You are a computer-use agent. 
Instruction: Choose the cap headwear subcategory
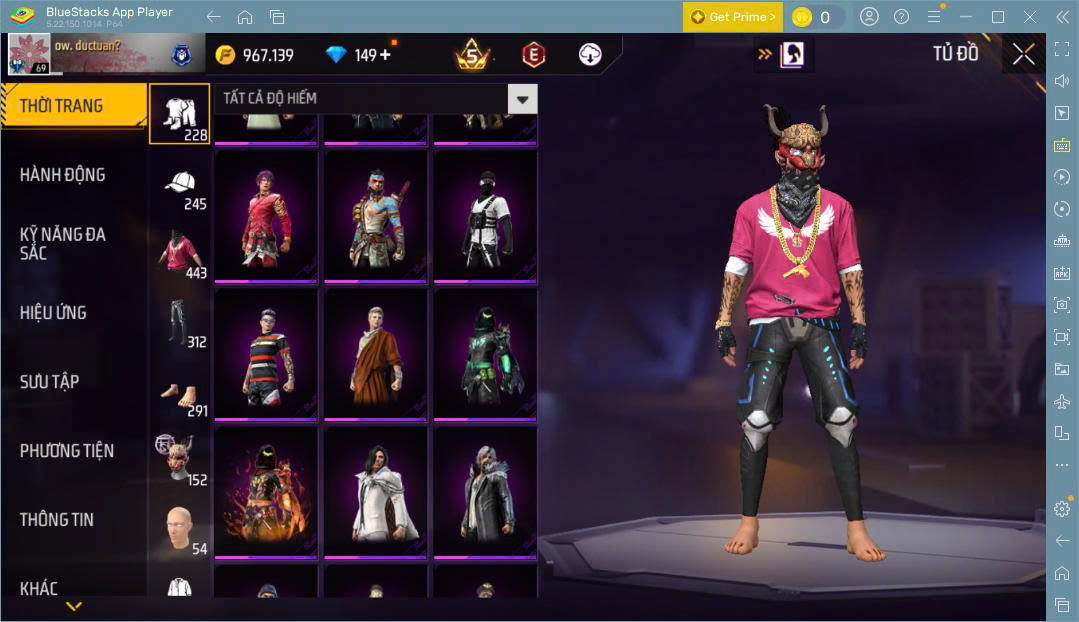tap(180, 185)
